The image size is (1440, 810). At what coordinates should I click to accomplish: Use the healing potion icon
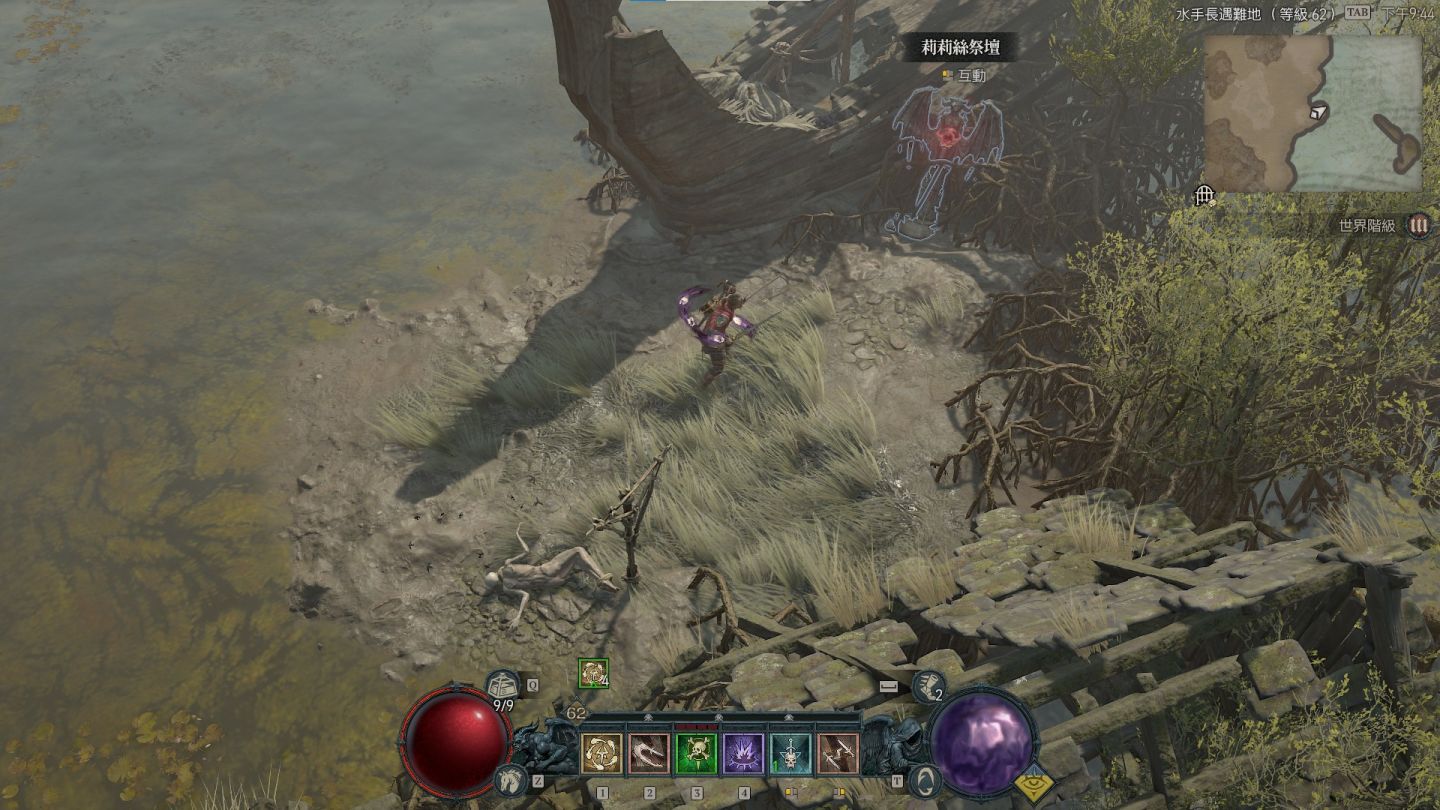pos(503,687)
